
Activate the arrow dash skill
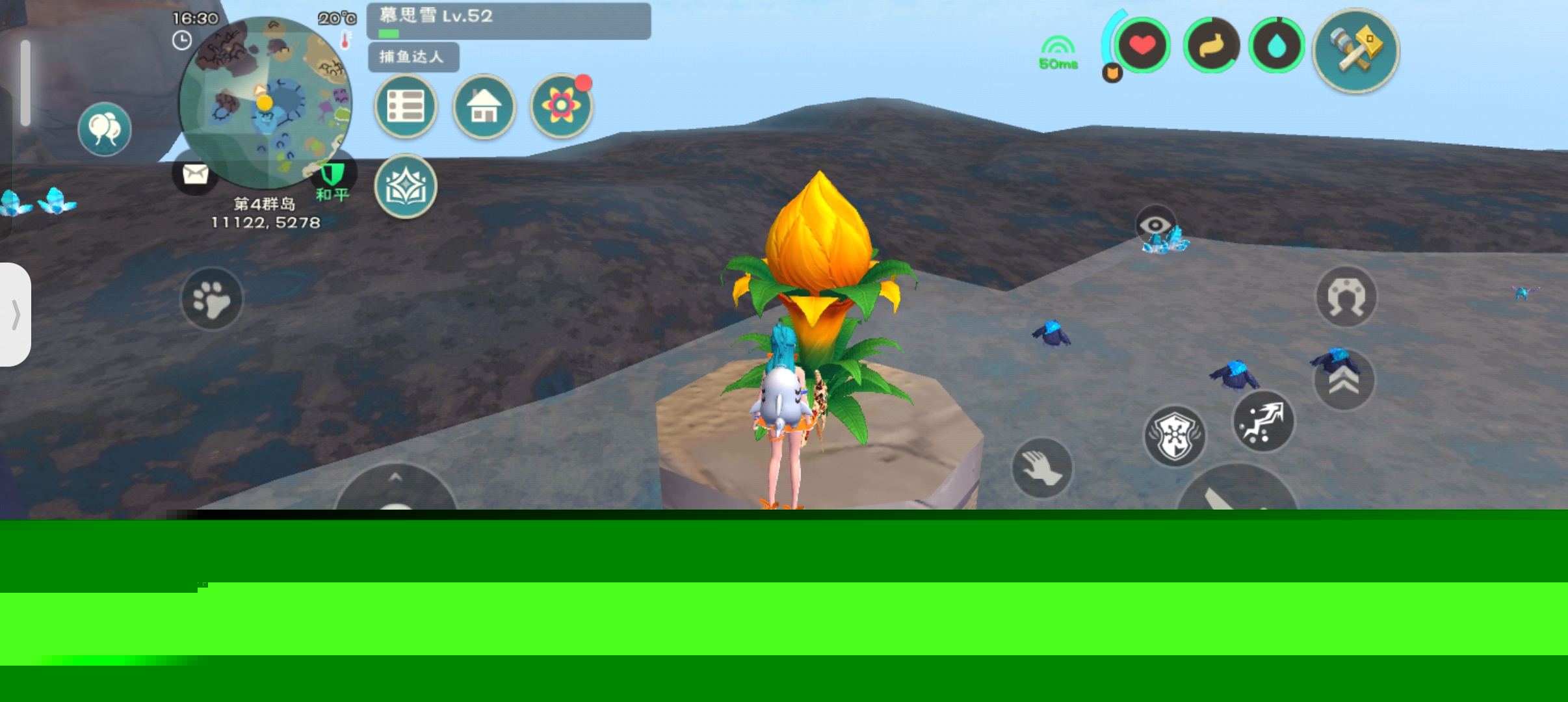[1263, 421]
